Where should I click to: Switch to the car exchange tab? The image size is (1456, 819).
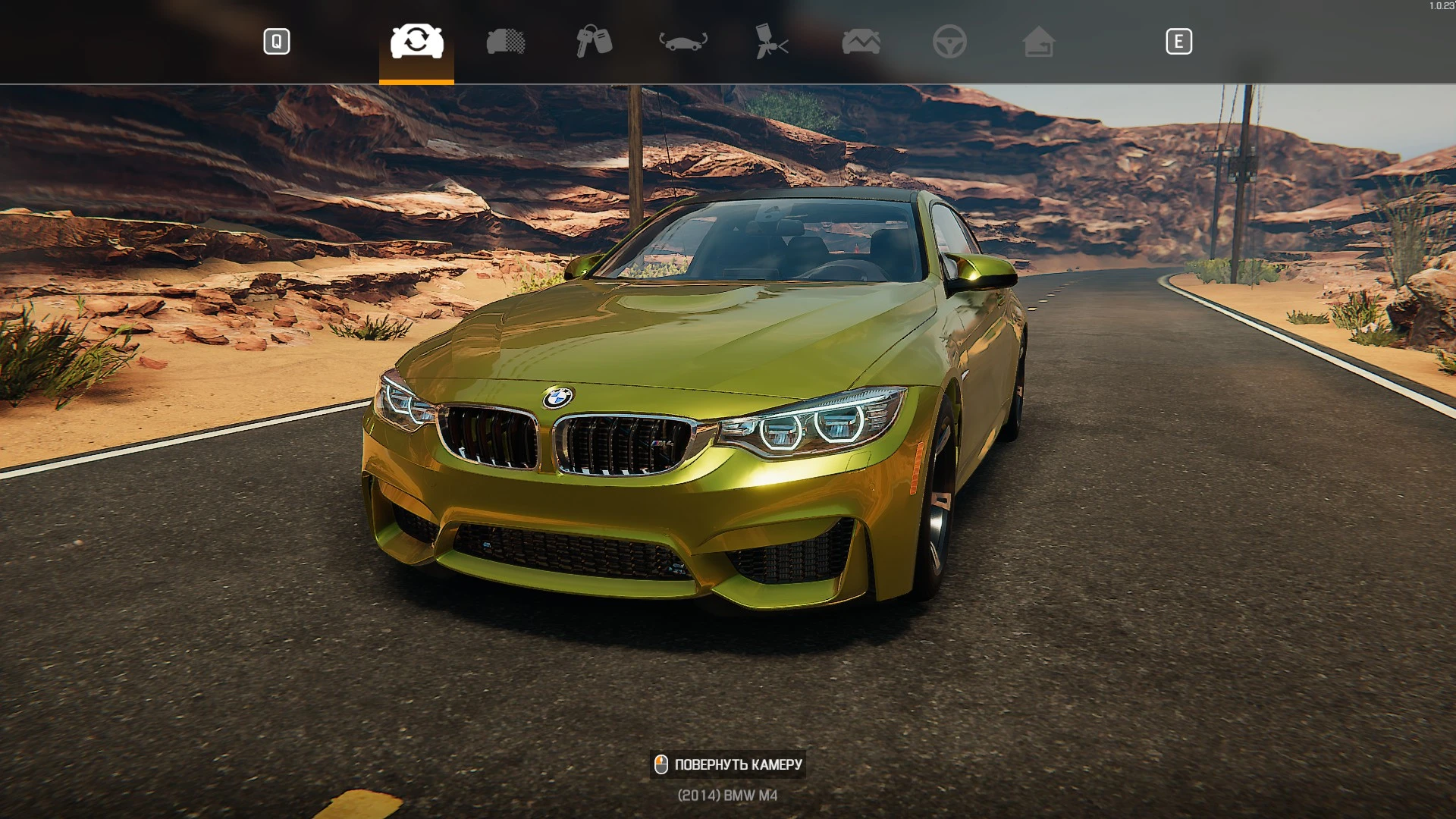[416, 42]
